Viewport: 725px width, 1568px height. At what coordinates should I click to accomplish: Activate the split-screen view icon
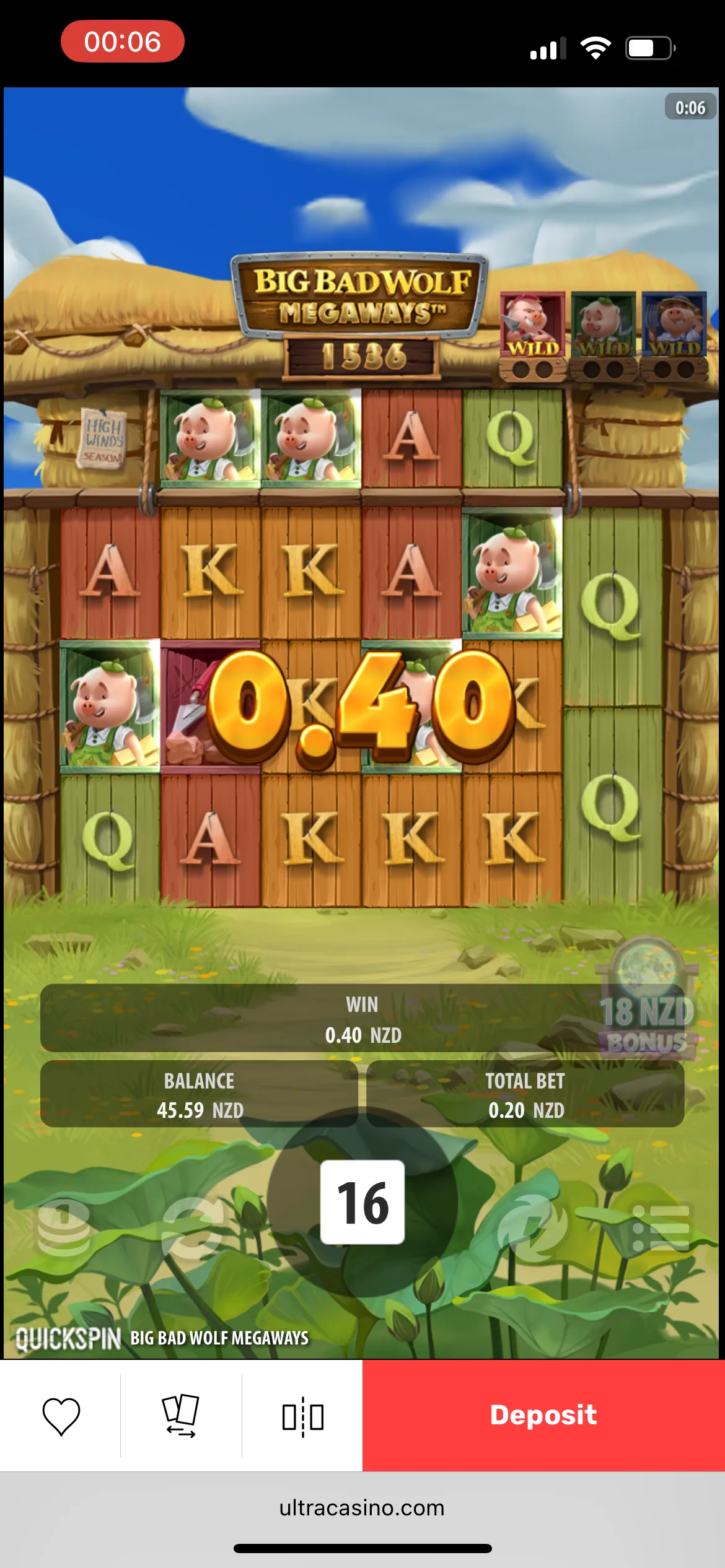(302, 1416)
